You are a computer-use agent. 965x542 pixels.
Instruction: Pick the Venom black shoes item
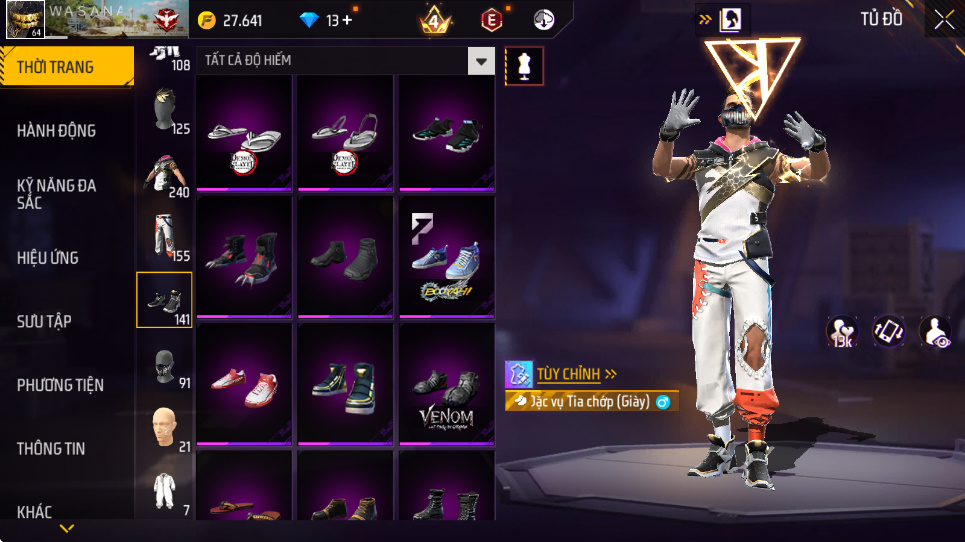pos(446,386)
